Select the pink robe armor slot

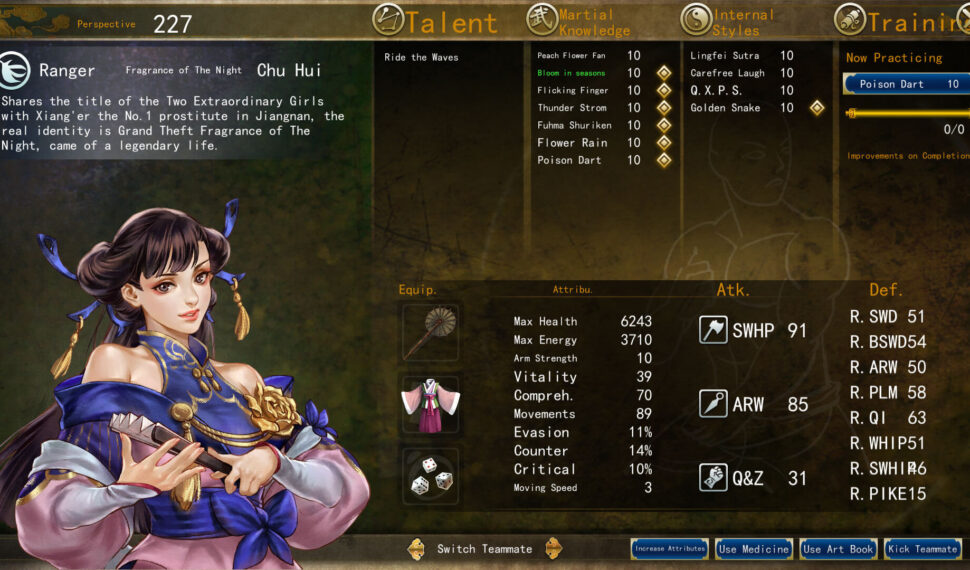(431, 403)
